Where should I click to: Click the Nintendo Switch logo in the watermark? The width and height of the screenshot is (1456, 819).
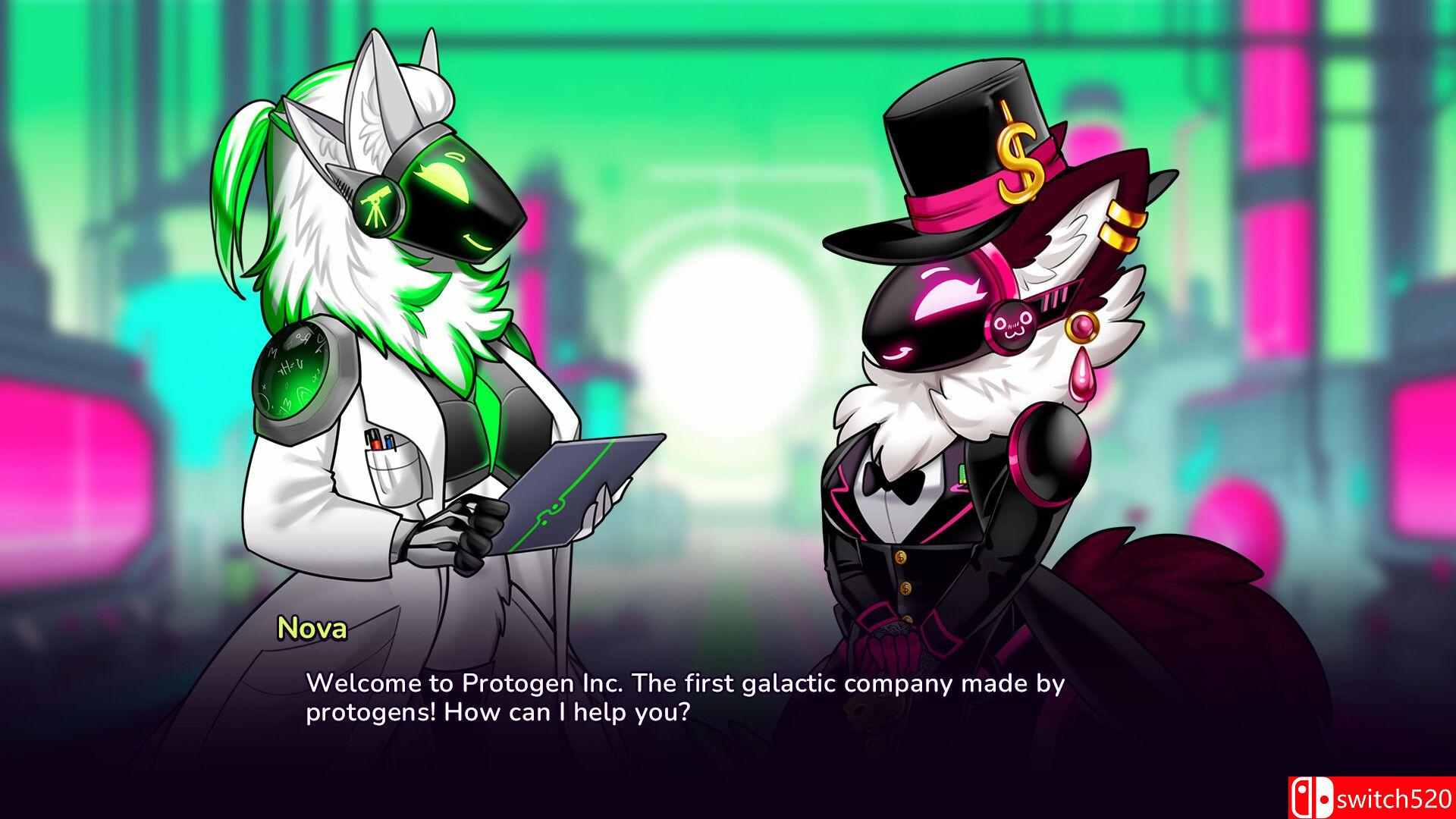tap(1310, 798)
